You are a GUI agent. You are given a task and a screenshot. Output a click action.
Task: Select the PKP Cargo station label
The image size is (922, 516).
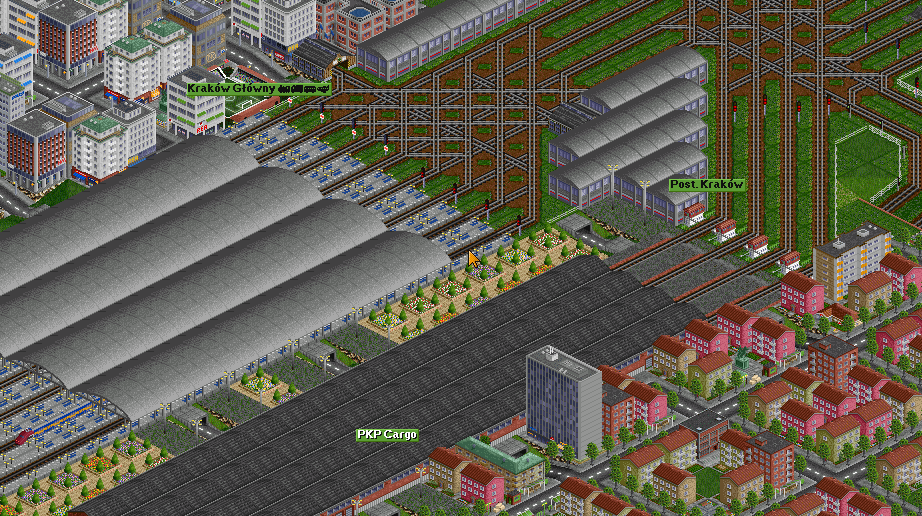[x=387, y=435]
